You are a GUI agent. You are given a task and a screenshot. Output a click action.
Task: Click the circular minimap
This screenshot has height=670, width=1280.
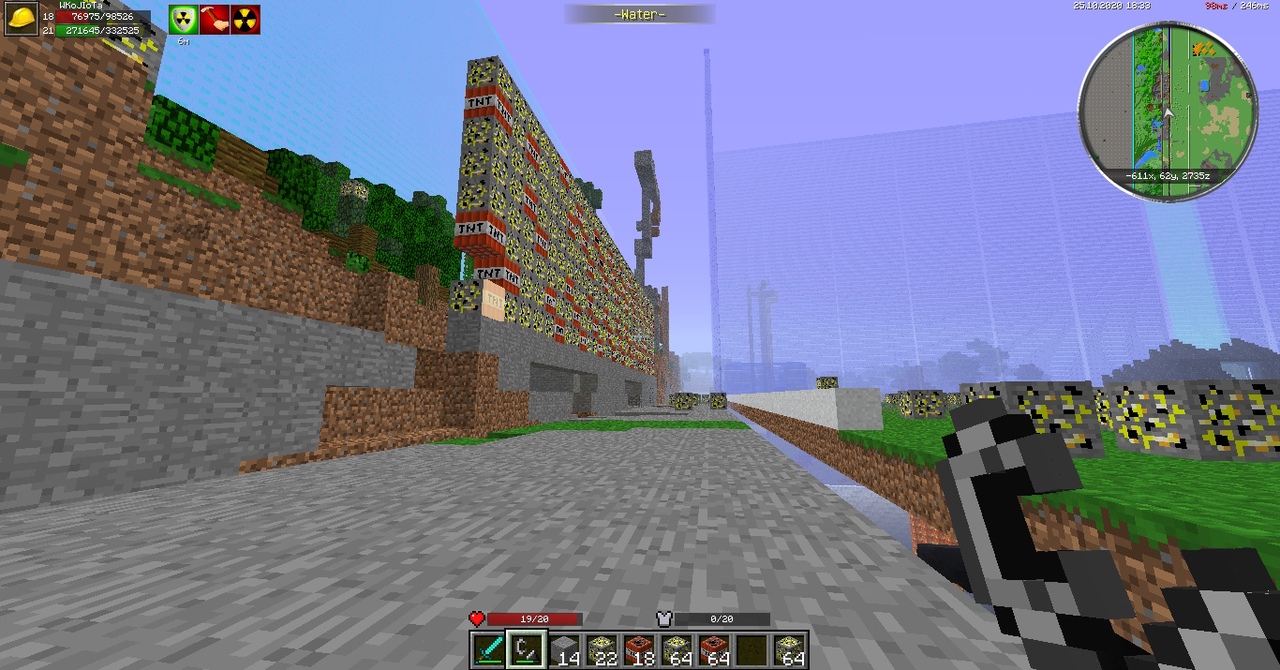point(1167,110)
